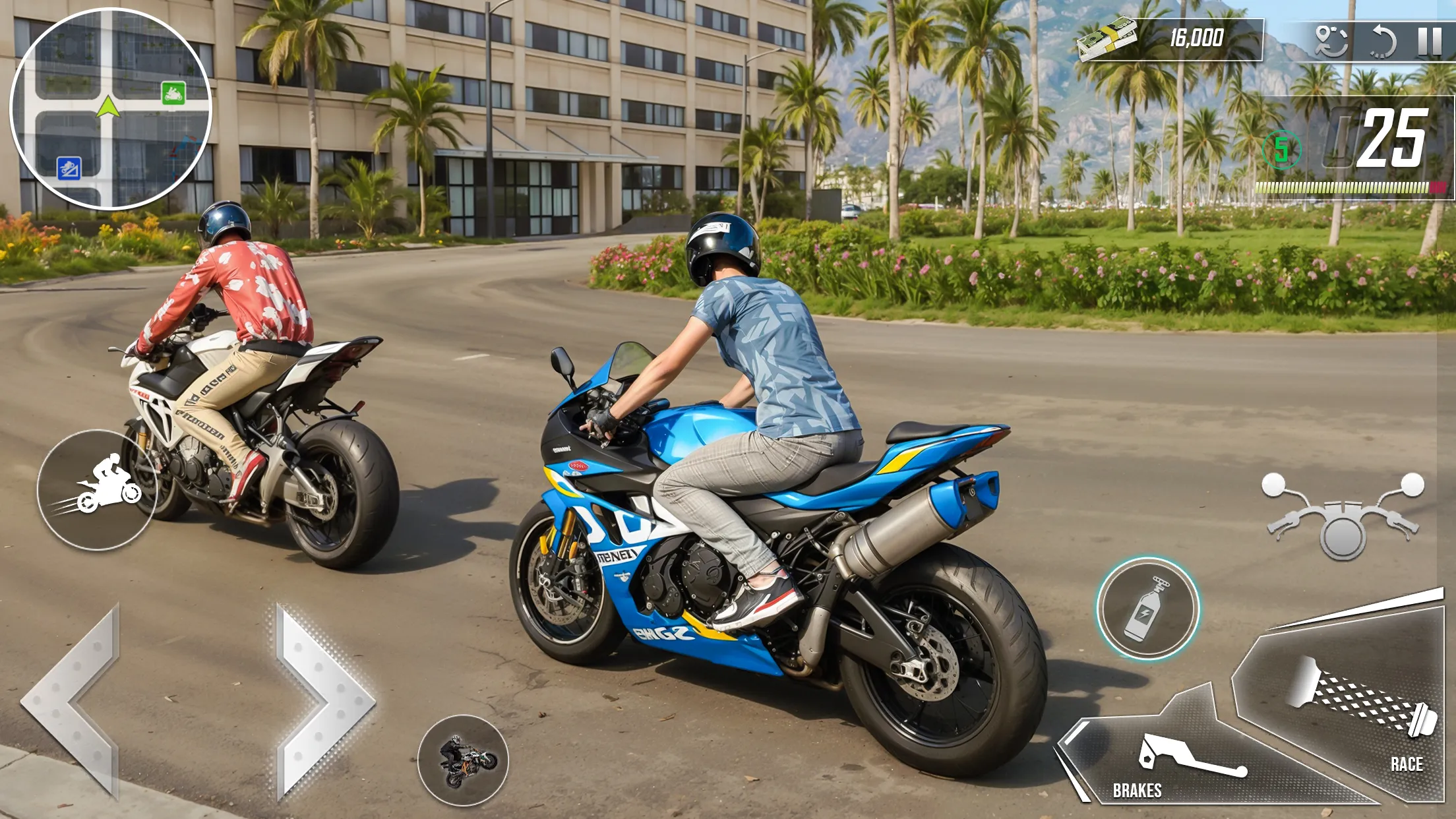
Task: Use the nitro bottle boost
Action: click(x=1147, y=609)
